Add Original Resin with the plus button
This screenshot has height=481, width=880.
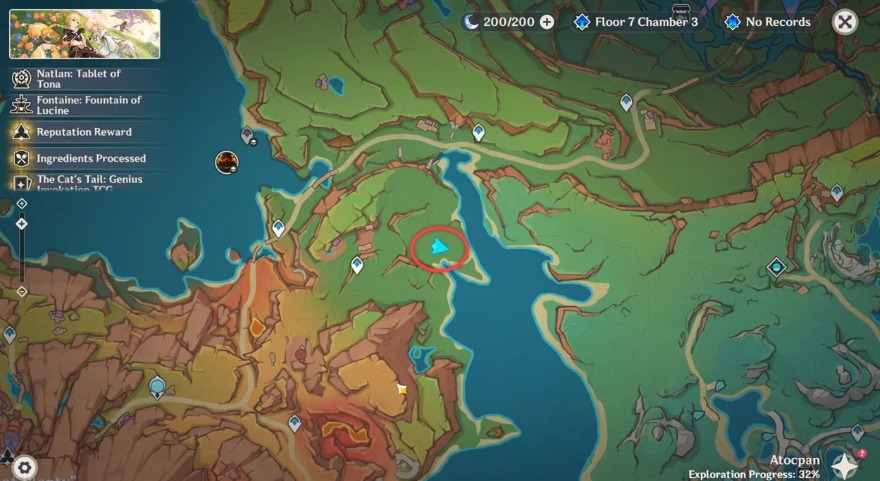point(547,22)
